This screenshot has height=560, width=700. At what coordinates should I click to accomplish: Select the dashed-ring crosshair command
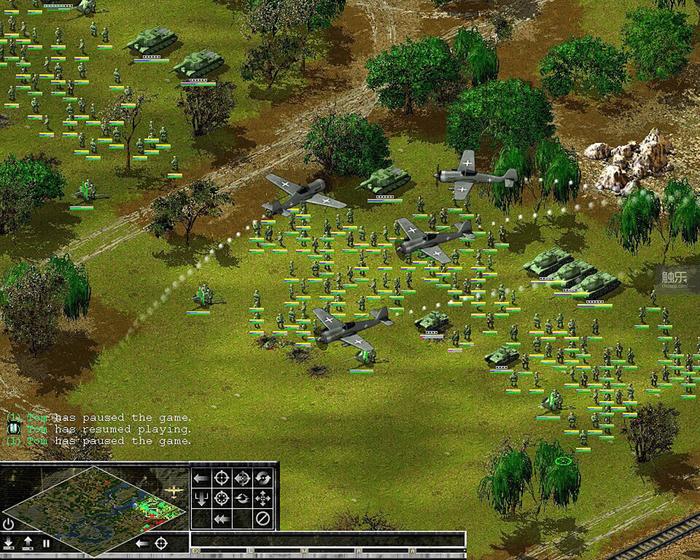click(x=222, y=497)
